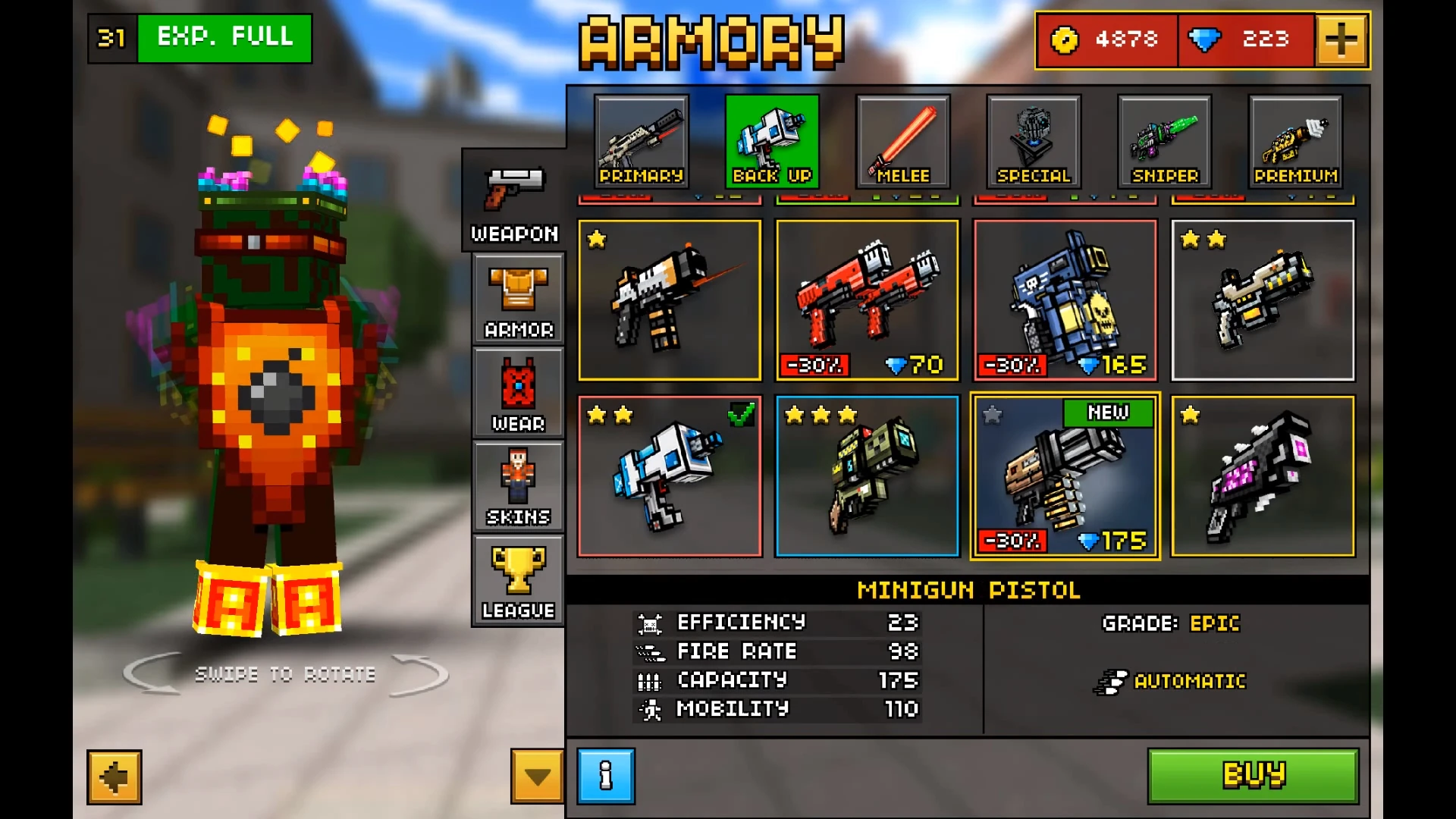The width and height of the screenshot is (1456, 819).
Task: Open the Special weapons category
Action: click(1033, 140)
